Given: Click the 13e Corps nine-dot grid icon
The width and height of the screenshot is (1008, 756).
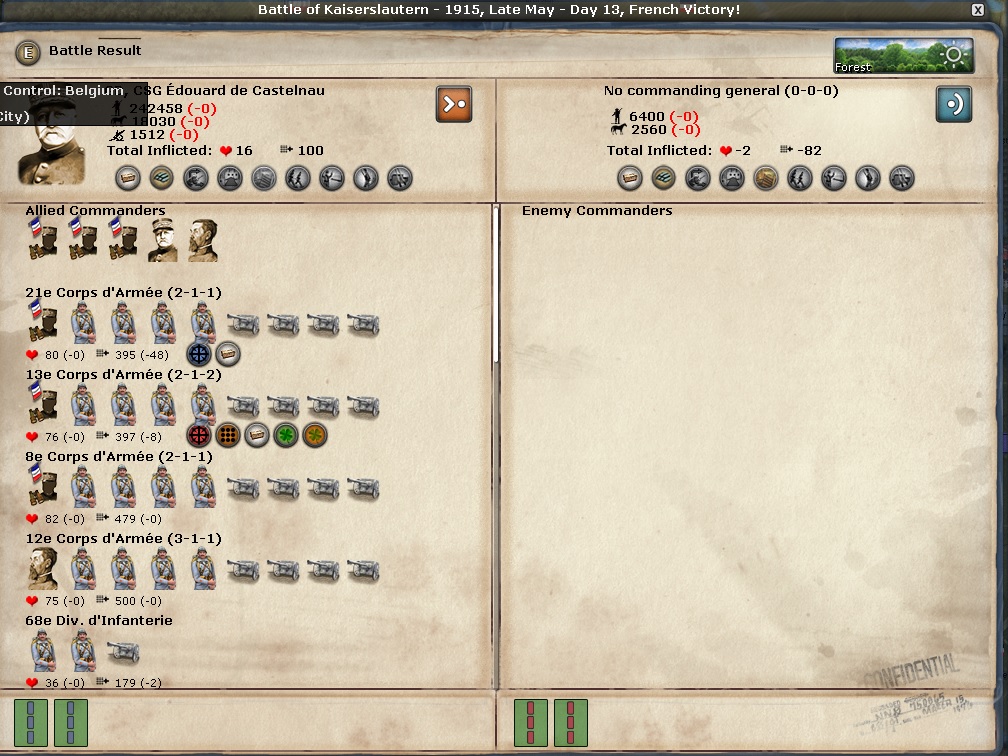Looking at the screenshot, I should click(228, 436).
